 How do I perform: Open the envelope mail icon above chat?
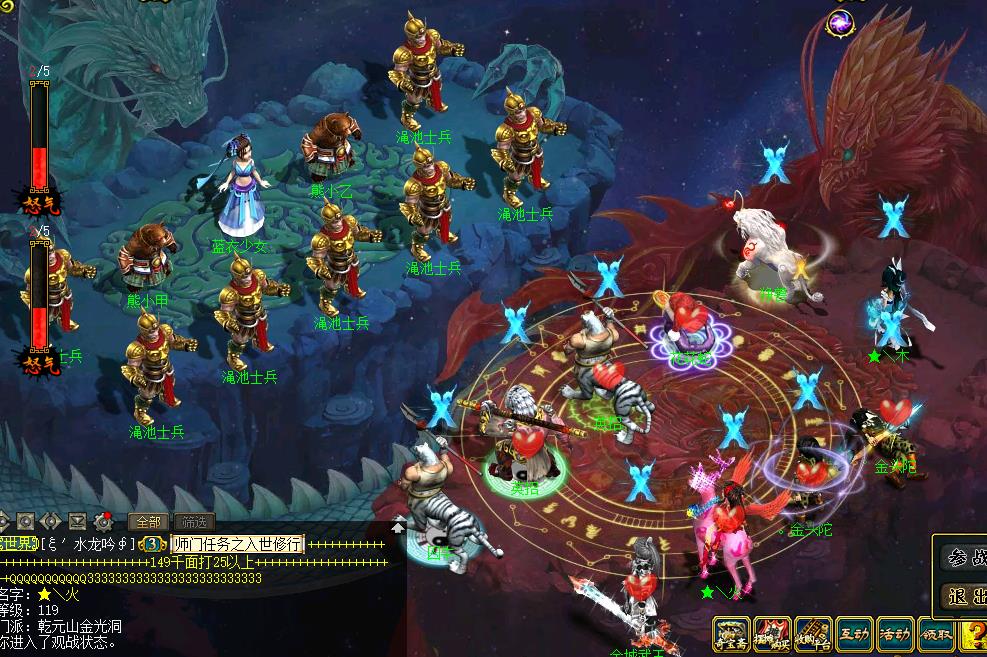click(76, 521)
